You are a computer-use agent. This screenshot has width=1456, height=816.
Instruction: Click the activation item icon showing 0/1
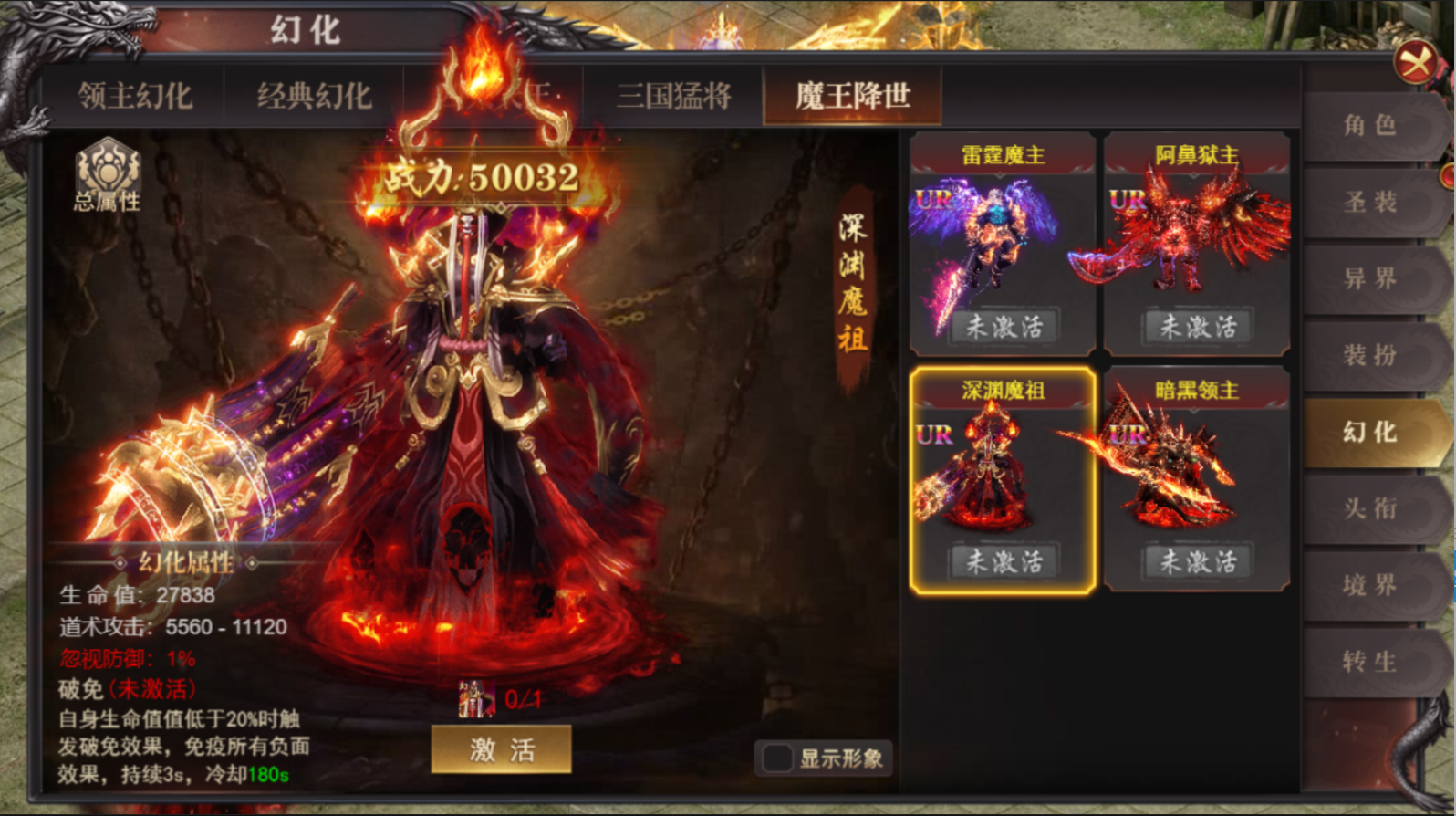pyautogui.click(x=476, y=699)
